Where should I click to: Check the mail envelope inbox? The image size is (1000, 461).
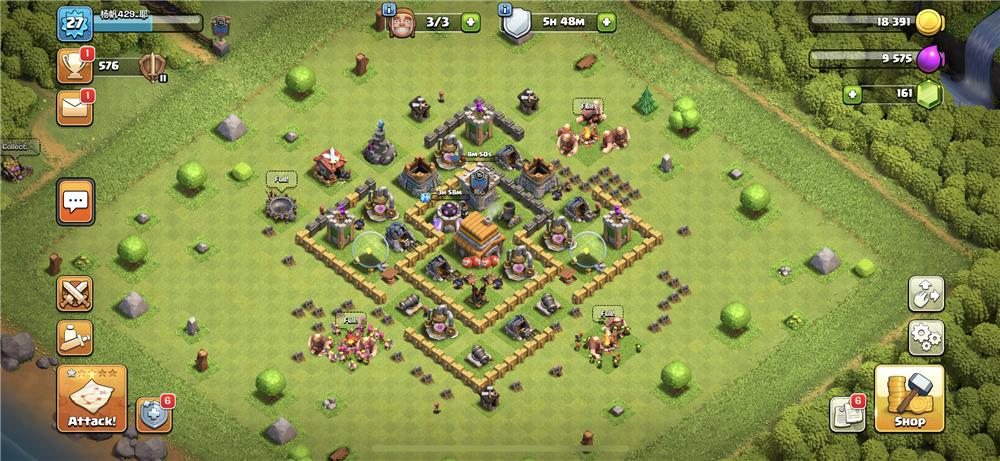74,107
